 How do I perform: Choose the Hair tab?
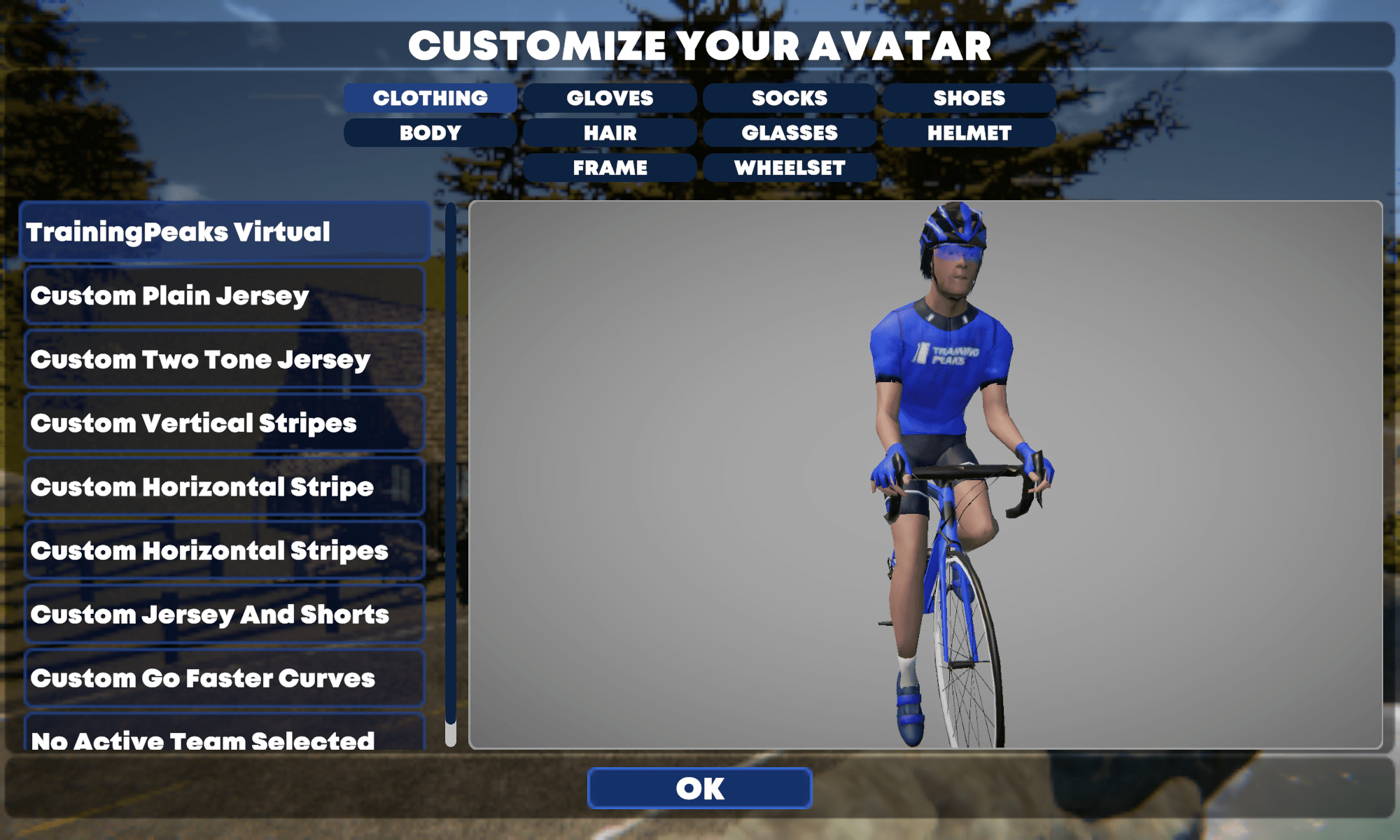coord(610,133)
